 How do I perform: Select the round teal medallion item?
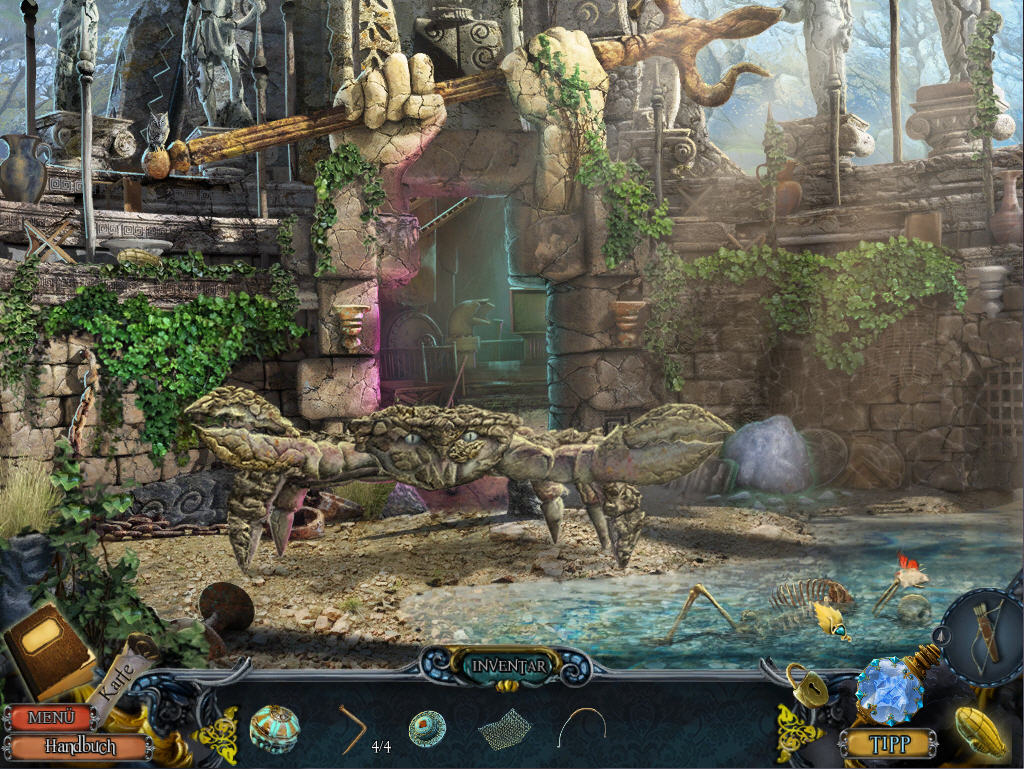click(x=427, y=729)
